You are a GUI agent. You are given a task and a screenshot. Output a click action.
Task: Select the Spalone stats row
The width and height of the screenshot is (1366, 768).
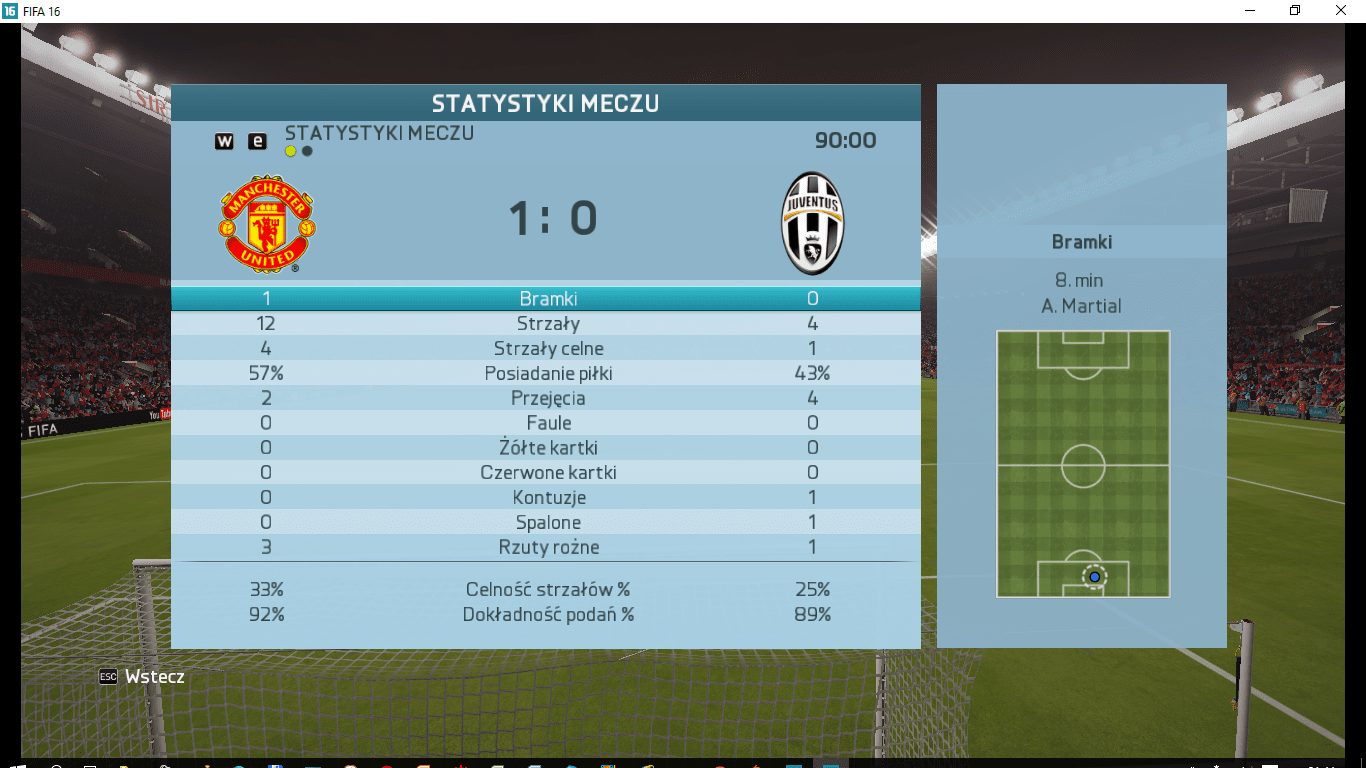pyautogui.click(x=546, y=523)
